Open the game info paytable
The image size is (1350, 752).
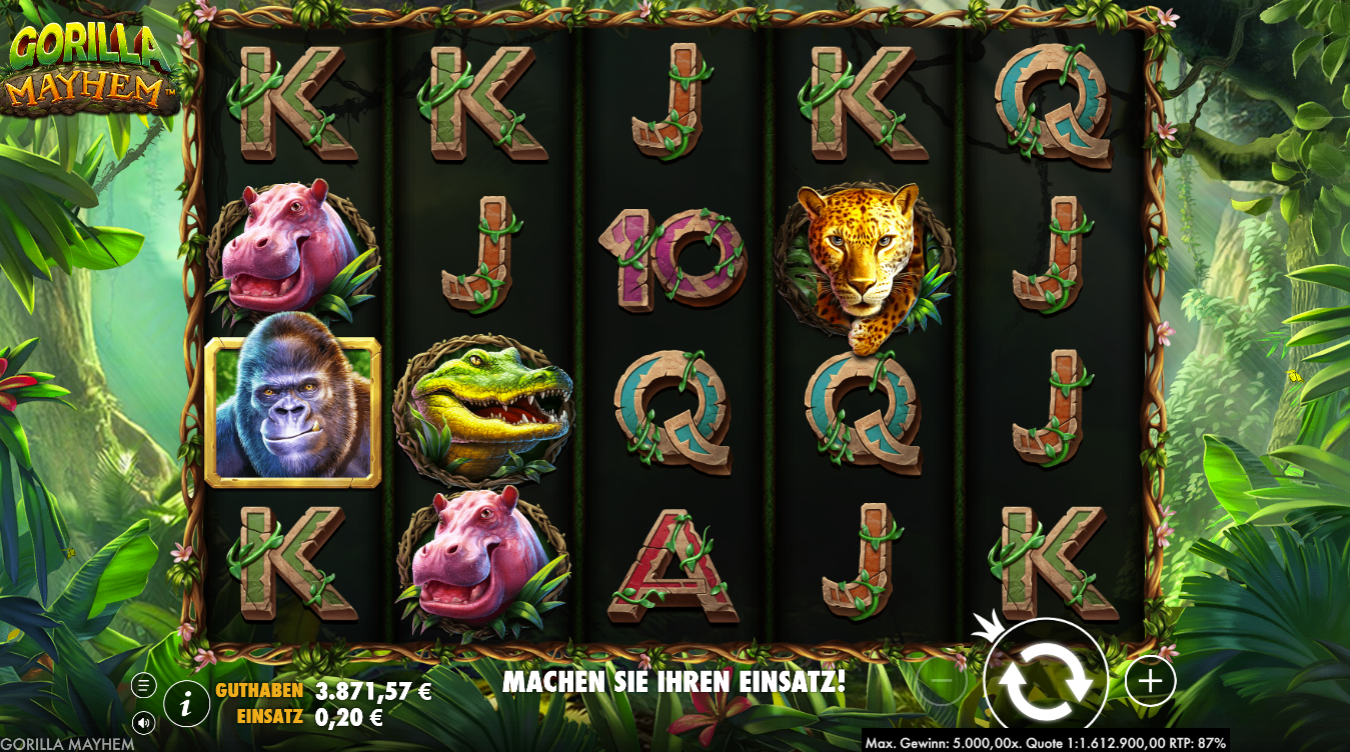coord(186,701)
